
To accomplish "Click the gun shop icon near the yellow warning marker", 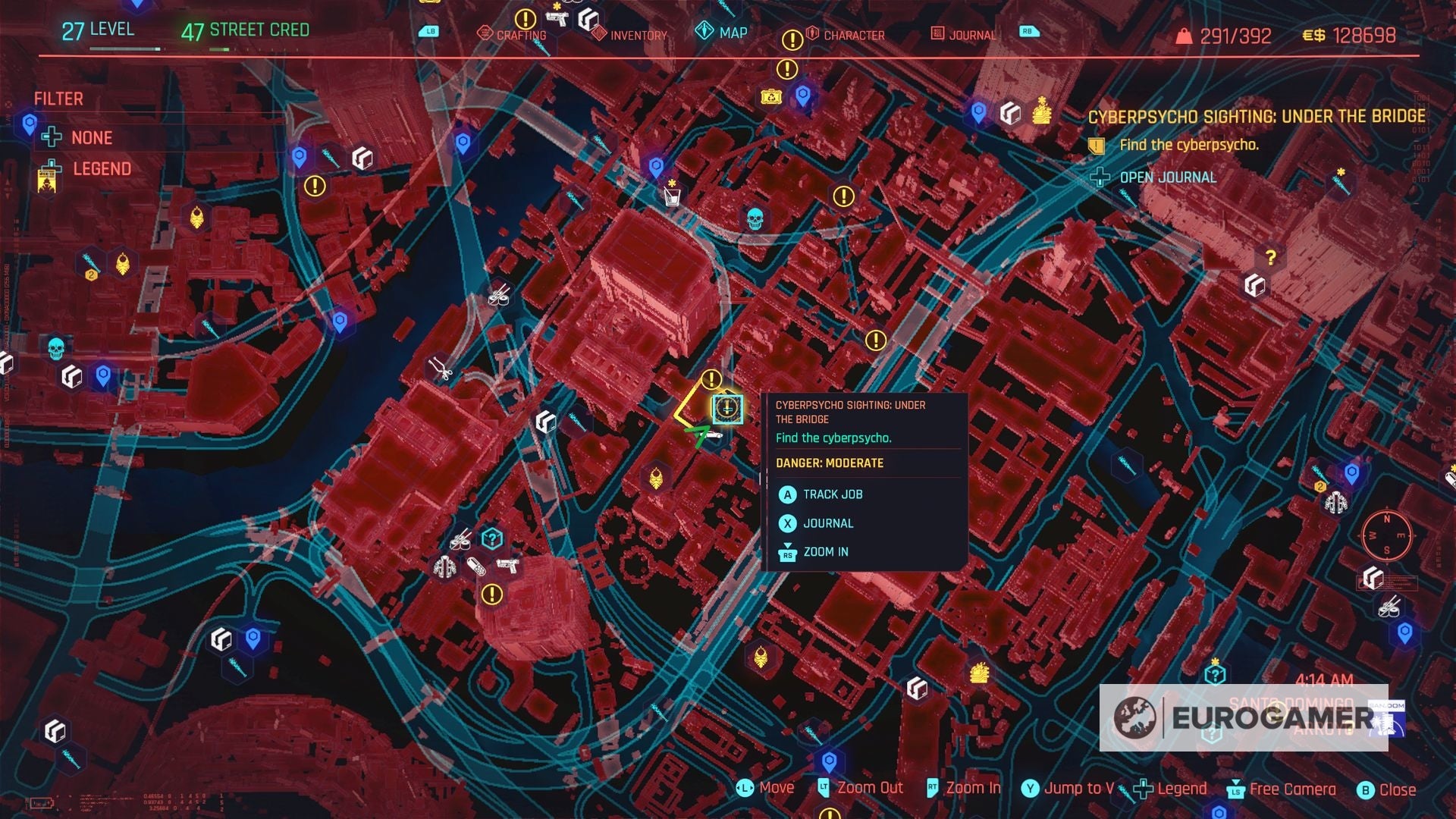I will coord(507,566).
